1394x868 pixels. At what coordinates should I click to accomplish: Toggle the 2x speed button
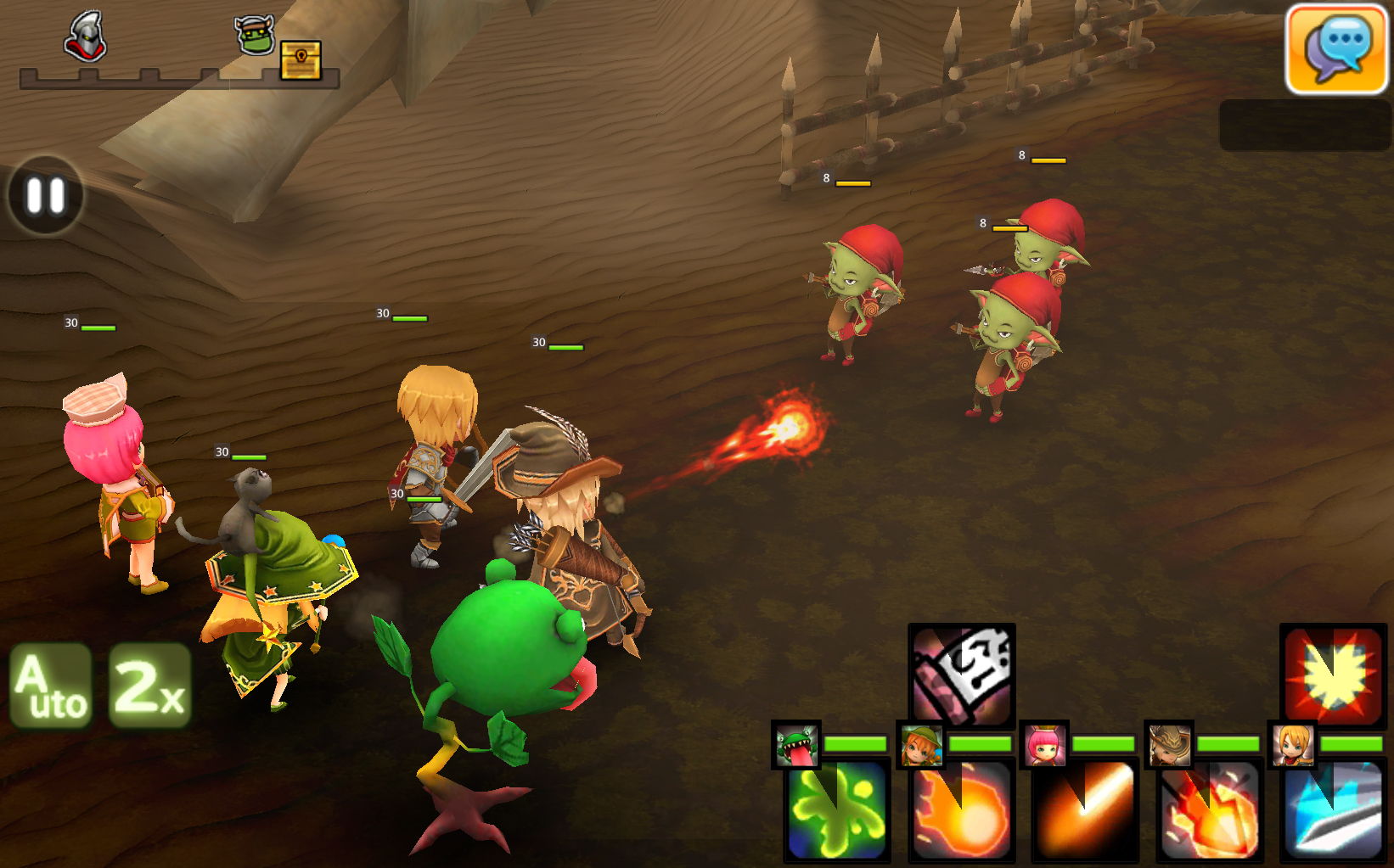click(149, 686)
